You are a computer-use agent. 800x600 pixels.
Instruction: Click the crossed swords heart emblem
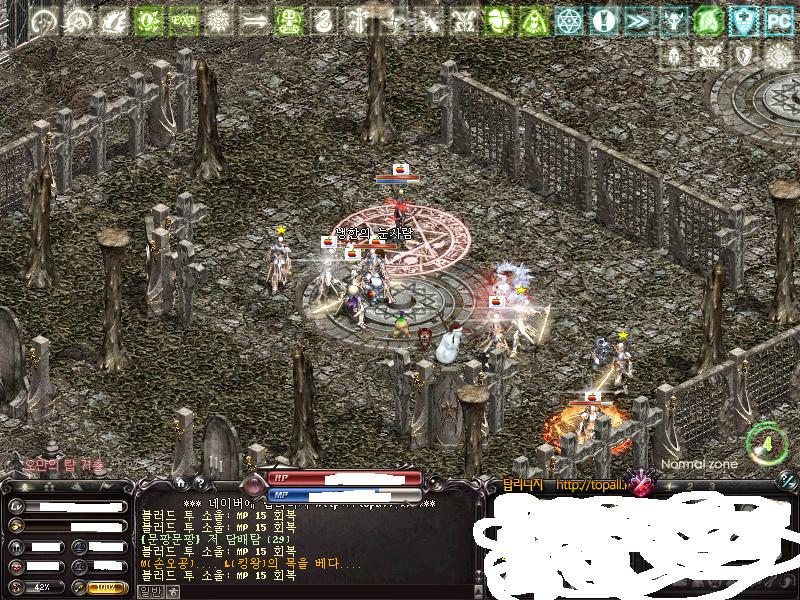coord(639,481)
